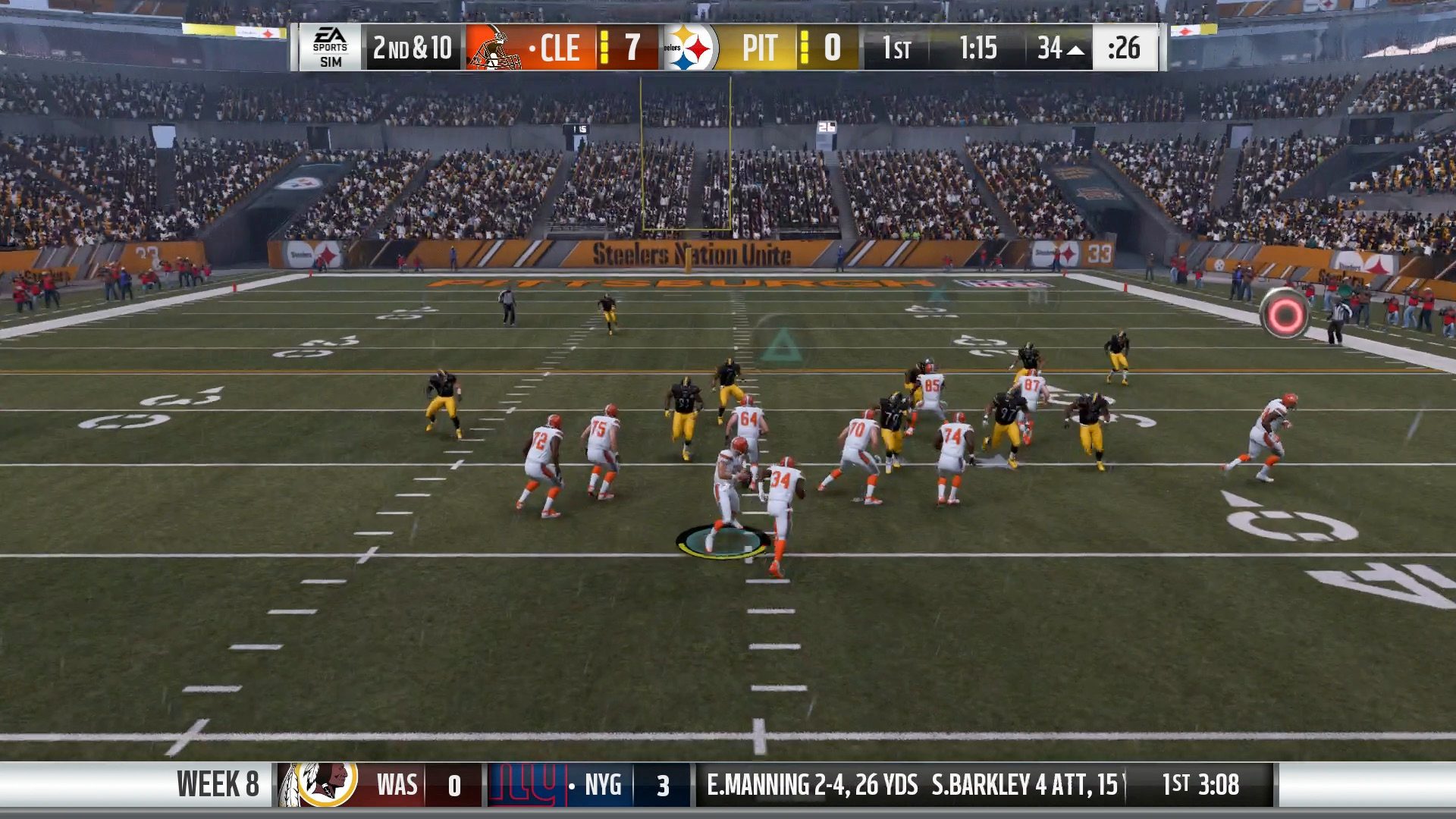This screenshot has height=819, width=1456.
Task: Toggle PIT's yellow timeout indicator bars
Action: pyautogui.click(x=805, y=49)
